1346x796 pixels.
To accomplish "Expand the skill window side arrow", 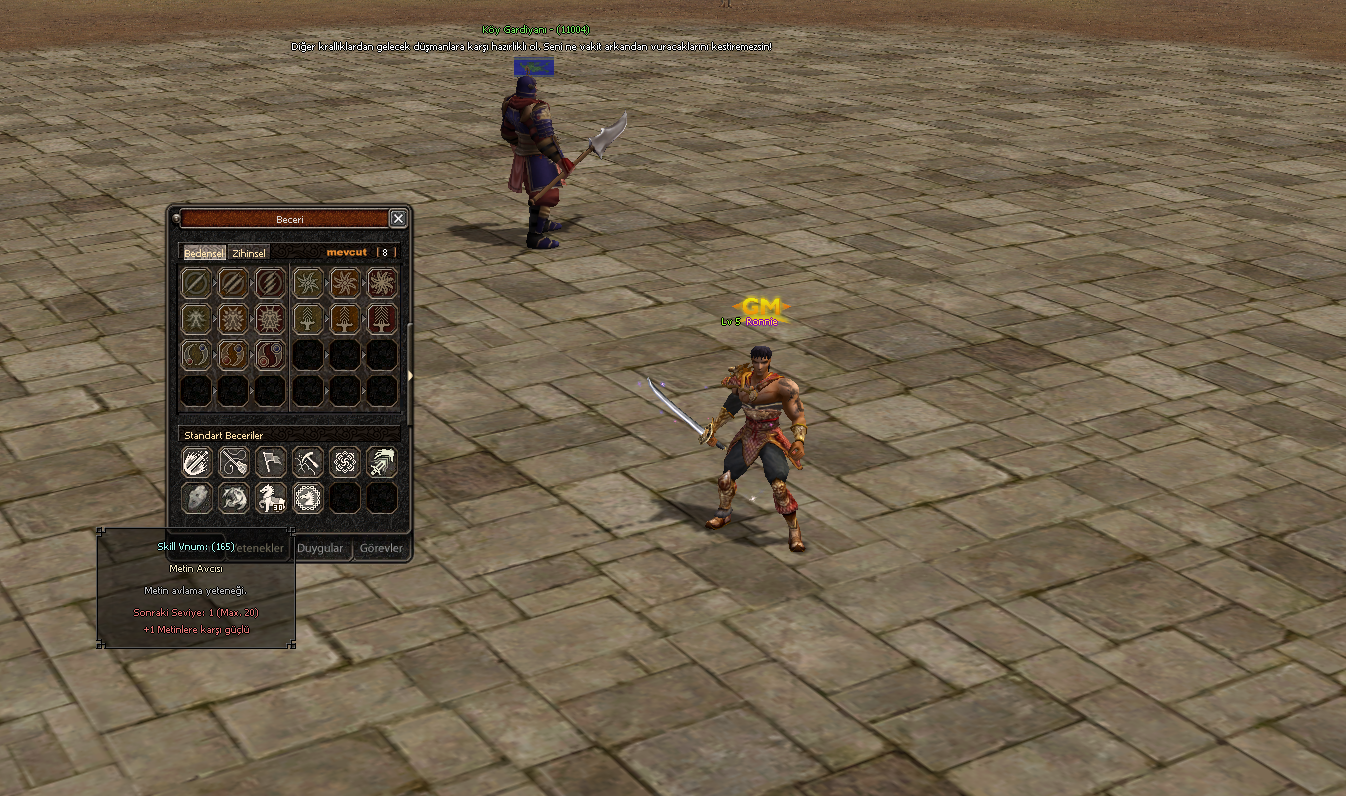I will click(409, 376).
